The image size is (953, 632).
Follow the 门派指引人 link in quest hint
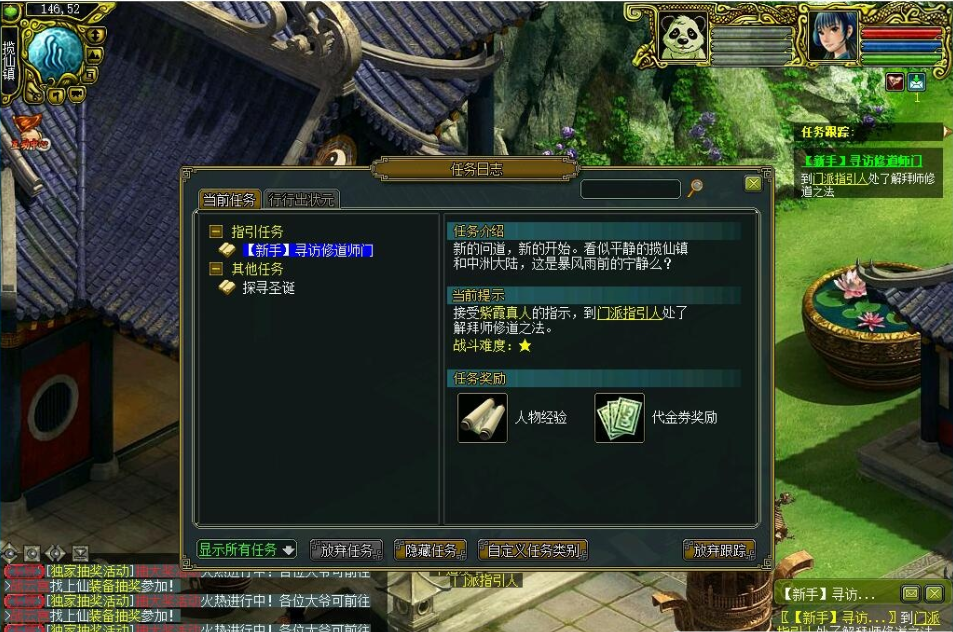click(629, 313)
